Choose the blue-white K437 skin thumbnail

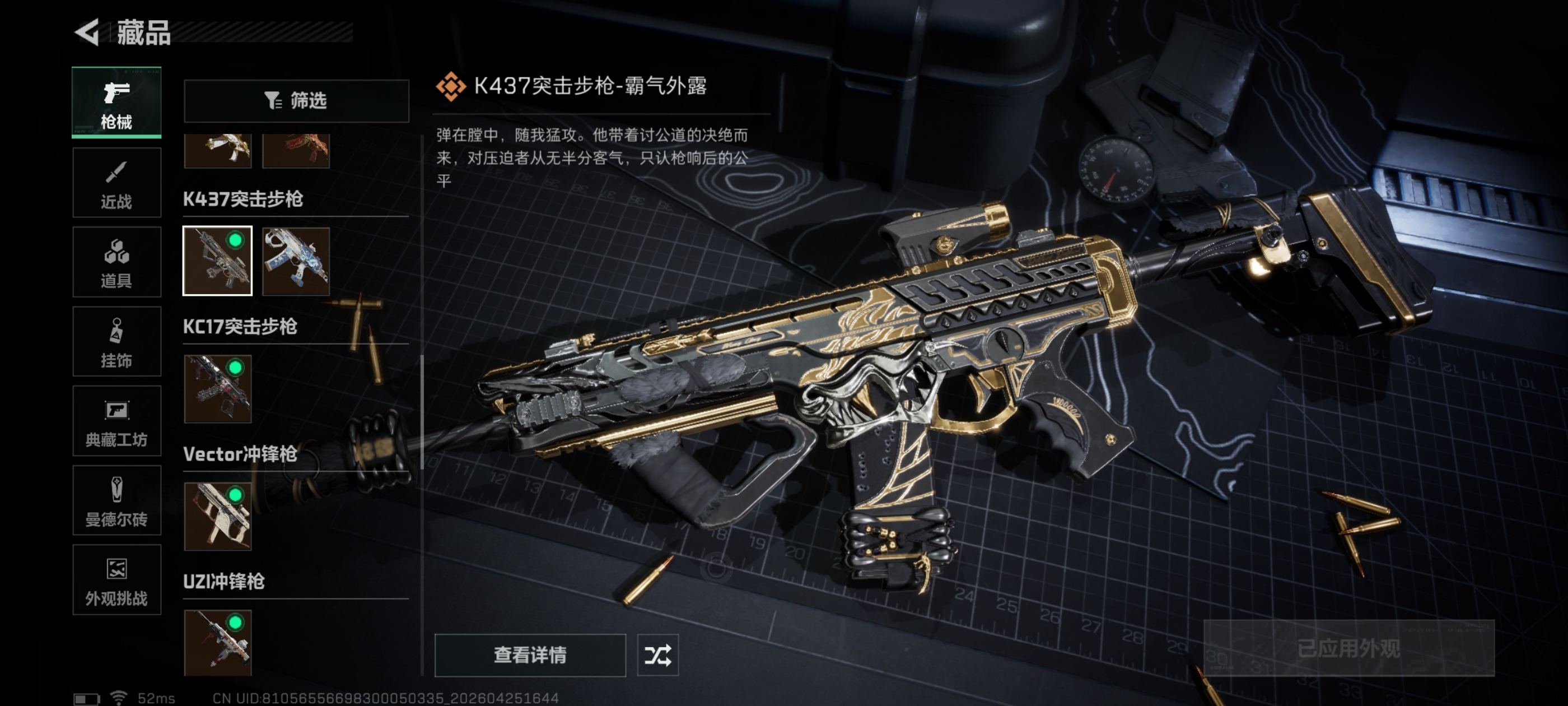[296, 261]
